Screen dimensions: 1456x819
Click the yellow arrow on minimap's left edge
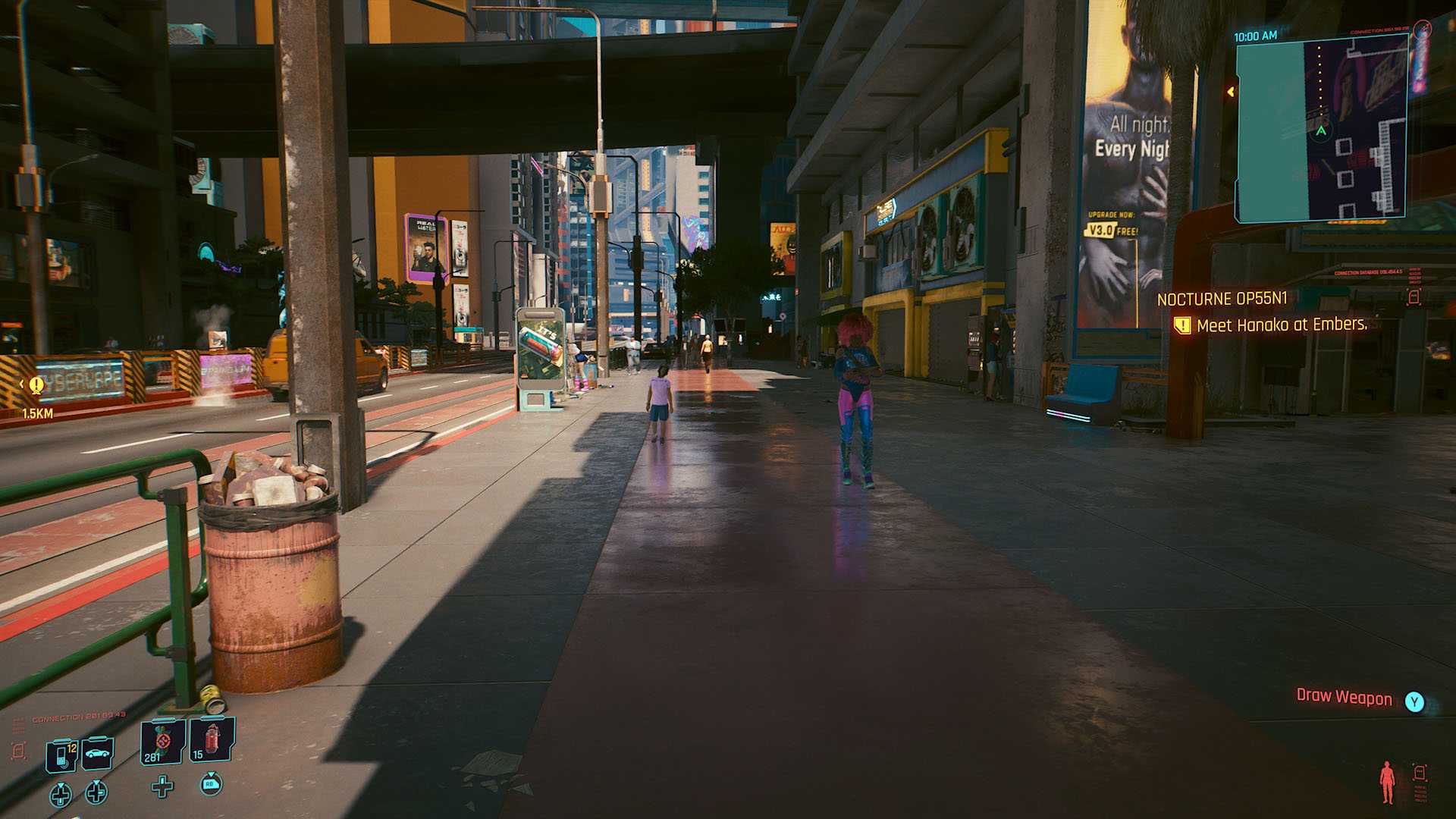(x=1230, y=92)
